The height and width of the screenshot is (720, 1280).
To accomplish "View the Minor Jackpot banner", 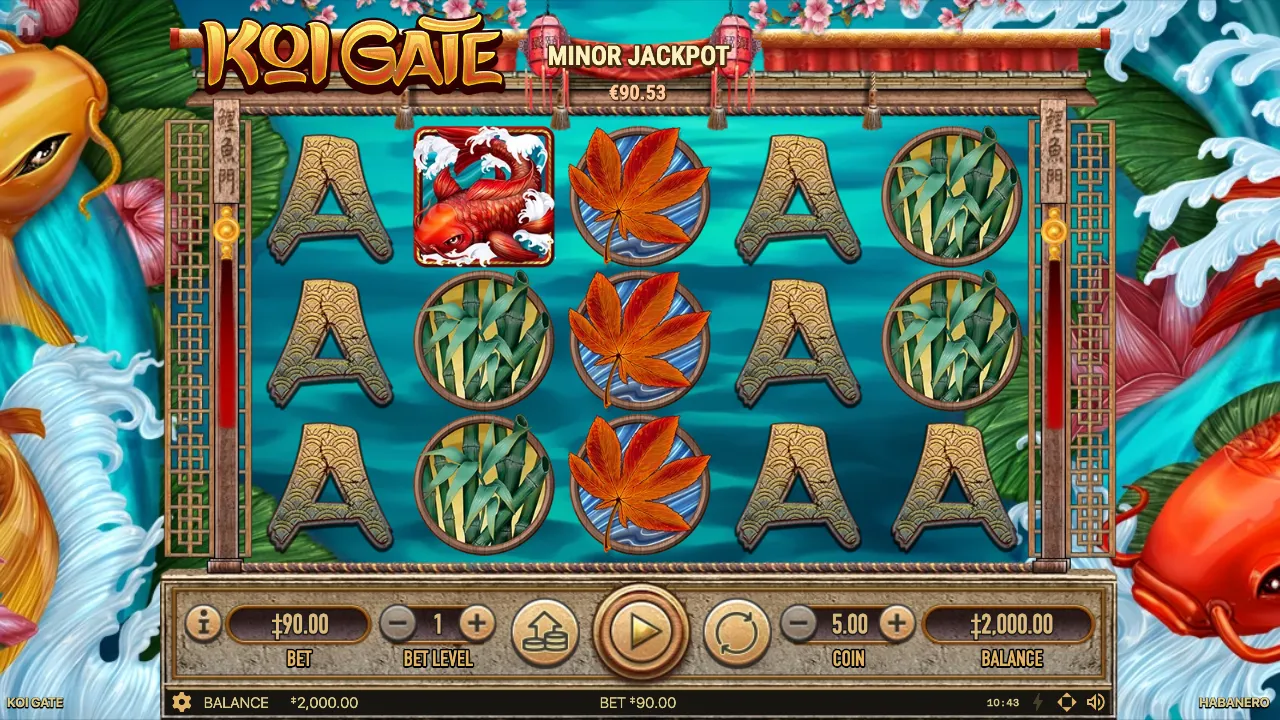I will (x=640, y=57).
